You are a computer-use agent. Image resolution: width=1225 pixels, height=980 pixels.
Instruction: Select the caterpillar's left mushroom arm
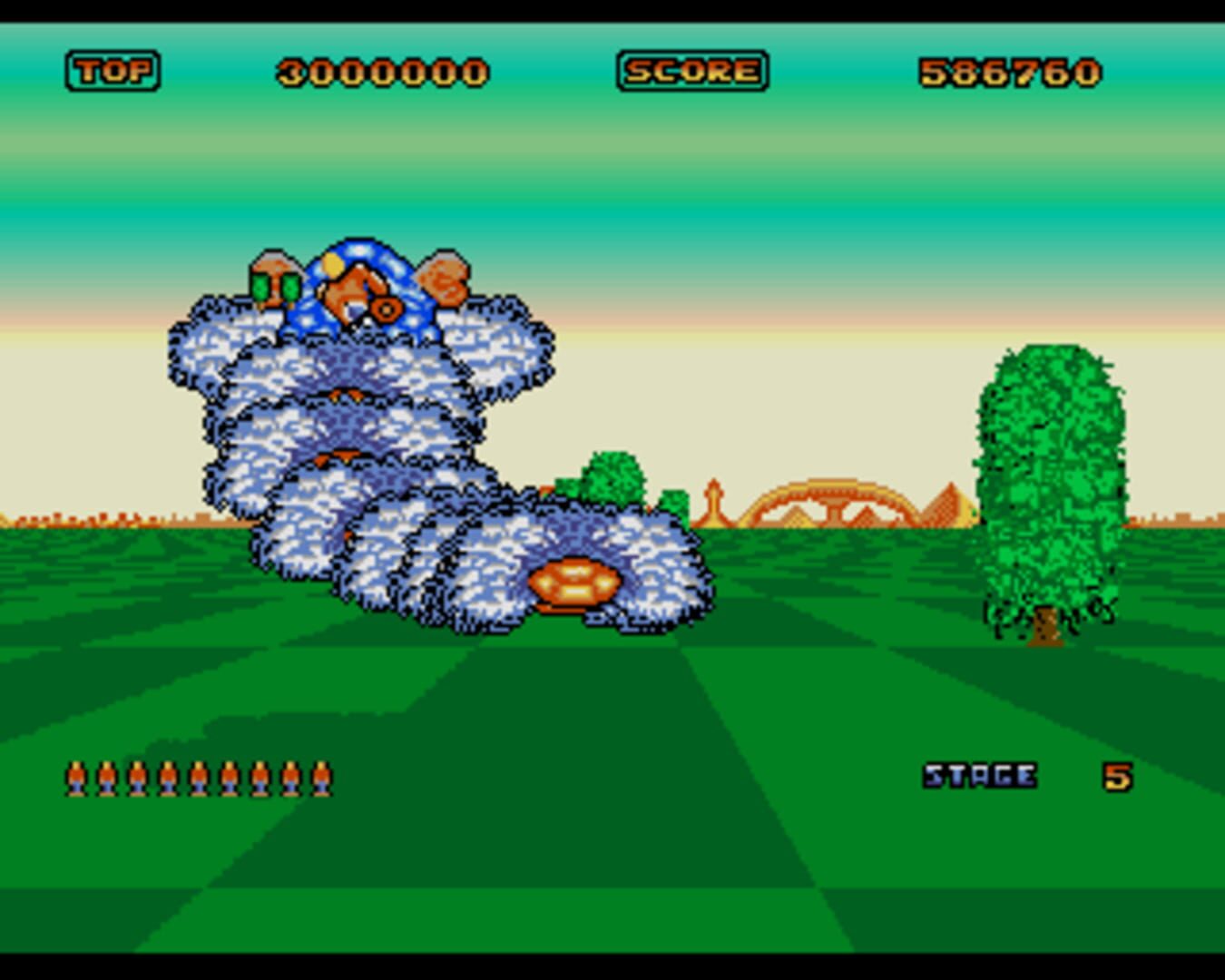click(x=277, y=272)
